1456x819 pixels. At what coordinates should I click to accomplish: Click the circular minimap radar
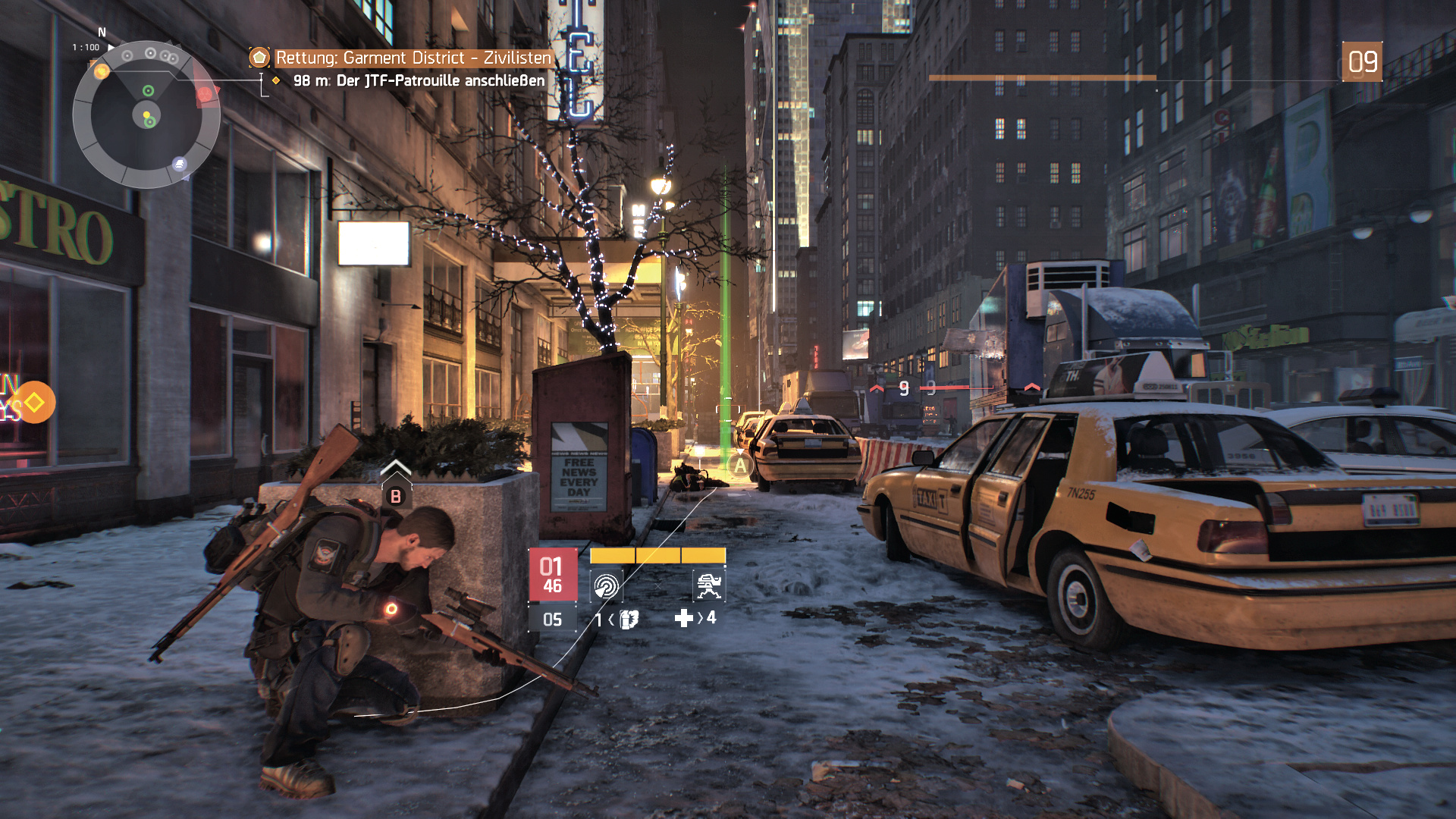click(x=146, y=115)
